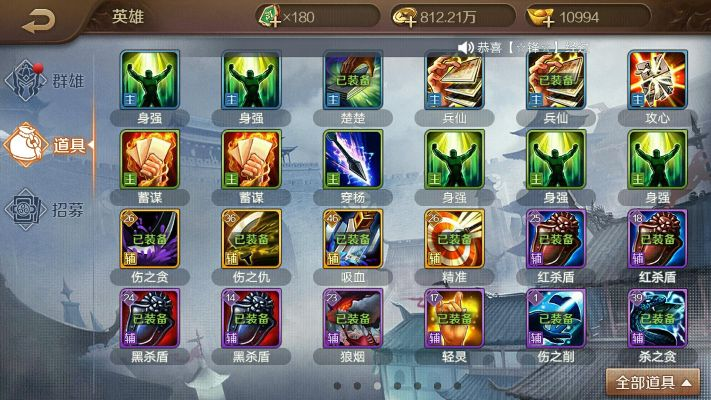Click the 狼烟 item
The height and width of the screenshot is (400, 711).
352,318
